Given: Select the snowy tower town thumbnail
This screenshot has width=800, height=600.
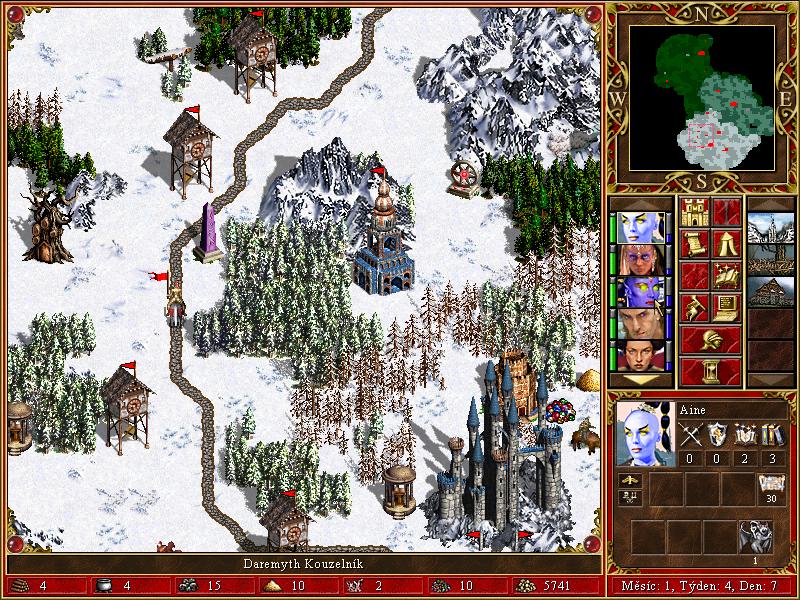Looking at the screenshot, I should 770,228.
